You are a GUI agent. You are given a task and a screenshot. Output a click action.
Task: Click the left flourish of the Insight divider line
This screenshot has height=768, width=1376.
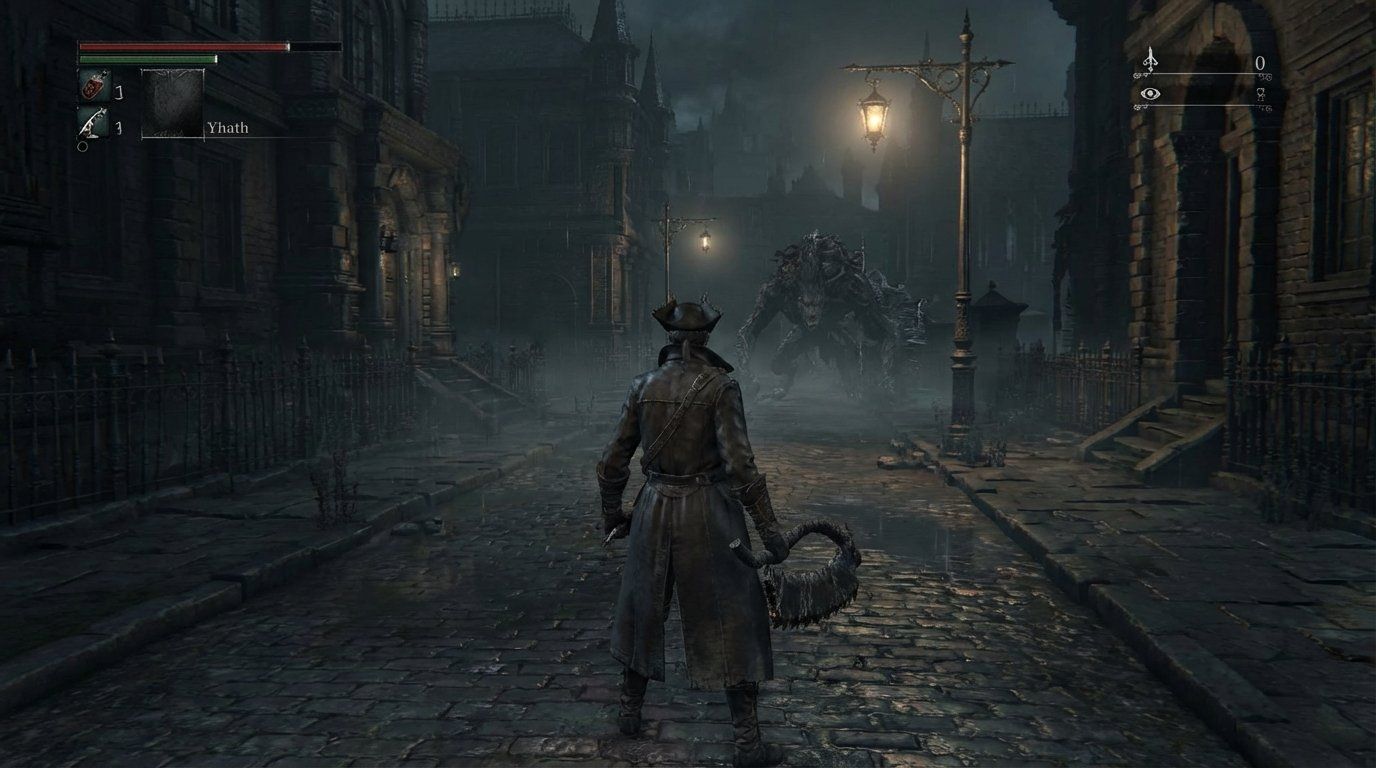point(1140,106)
